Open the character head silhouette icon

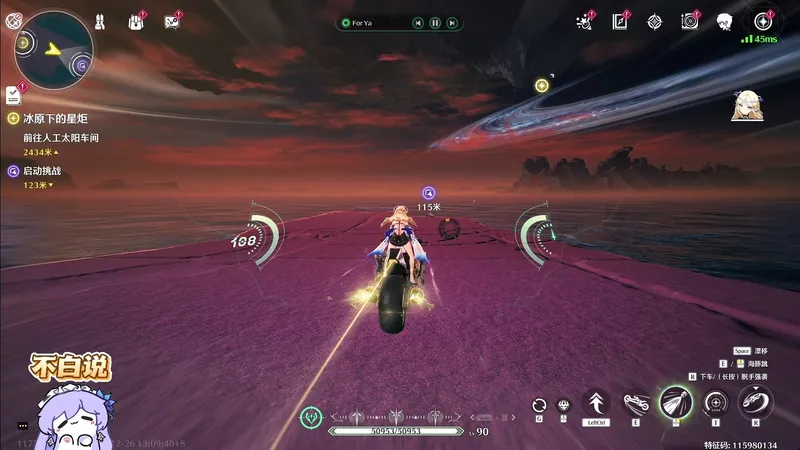(725, 21)
